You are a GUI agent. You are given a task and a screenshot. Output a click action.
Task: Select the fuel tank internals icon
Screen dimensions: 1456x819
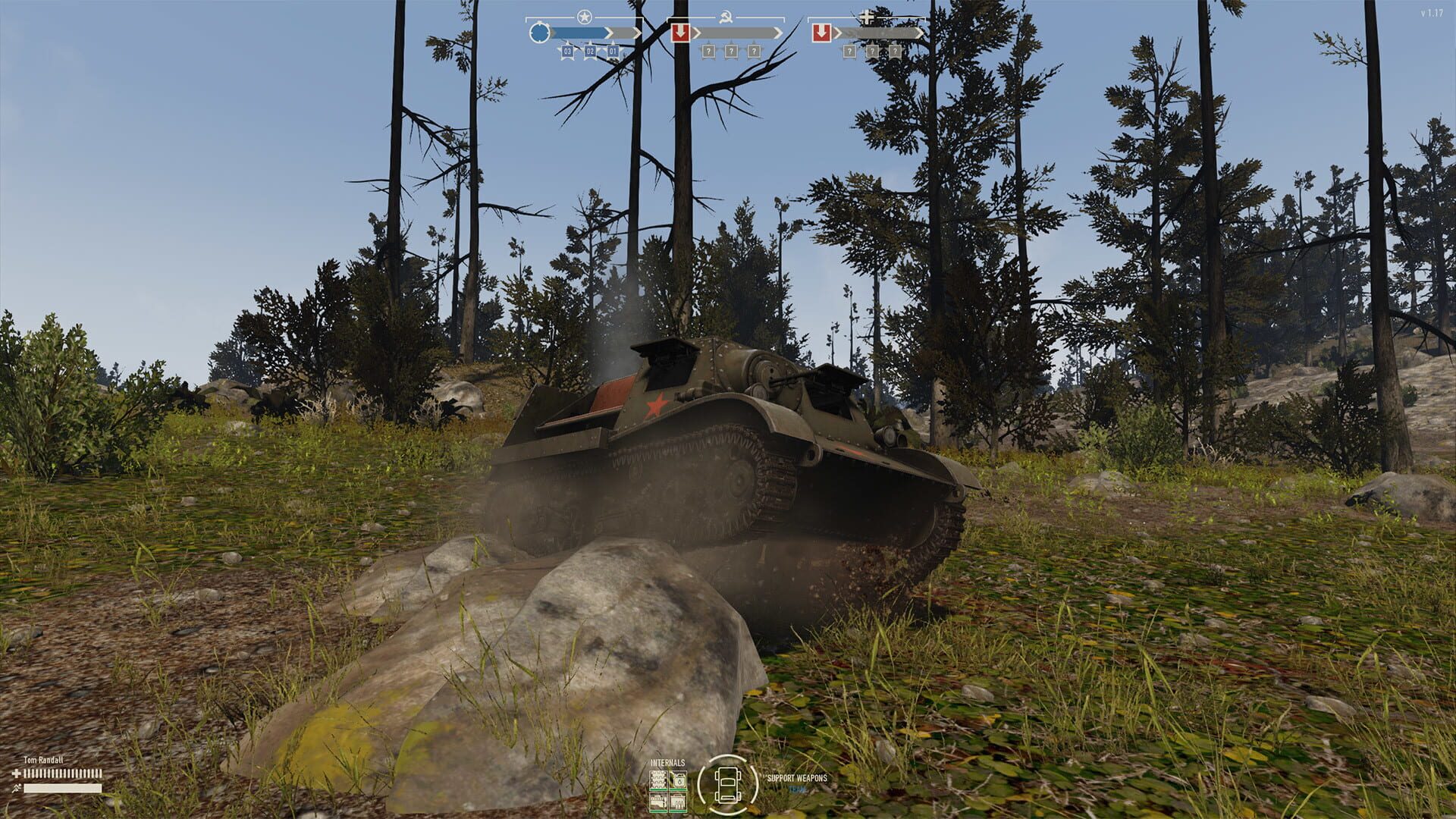click(679, 780)
